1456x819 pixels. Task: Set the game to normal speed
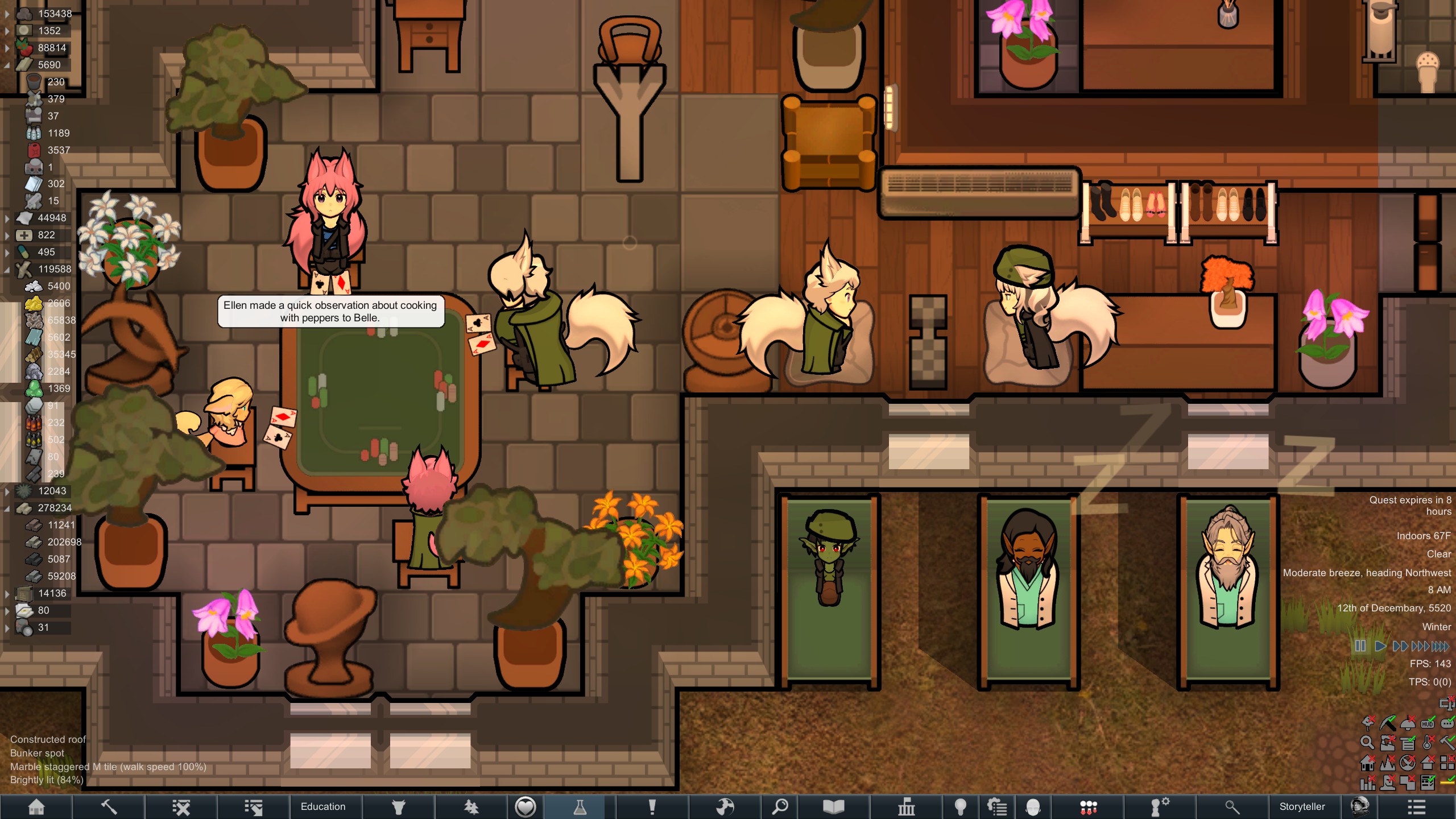pos(1380,646)
